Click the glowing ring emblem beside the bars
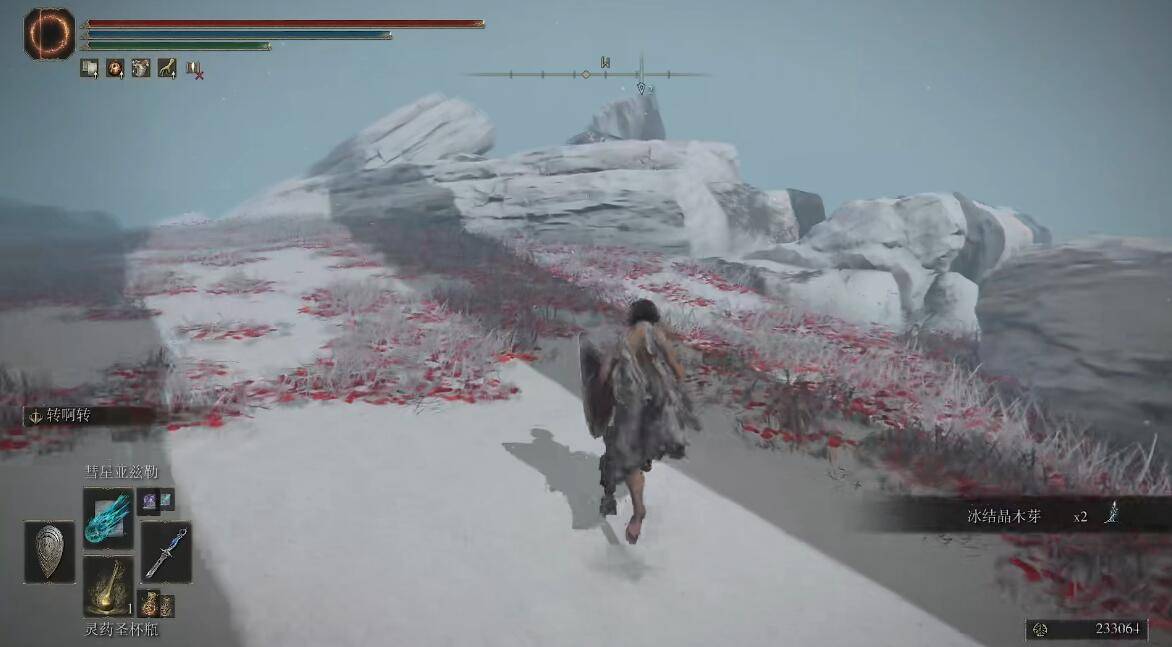 49,33
